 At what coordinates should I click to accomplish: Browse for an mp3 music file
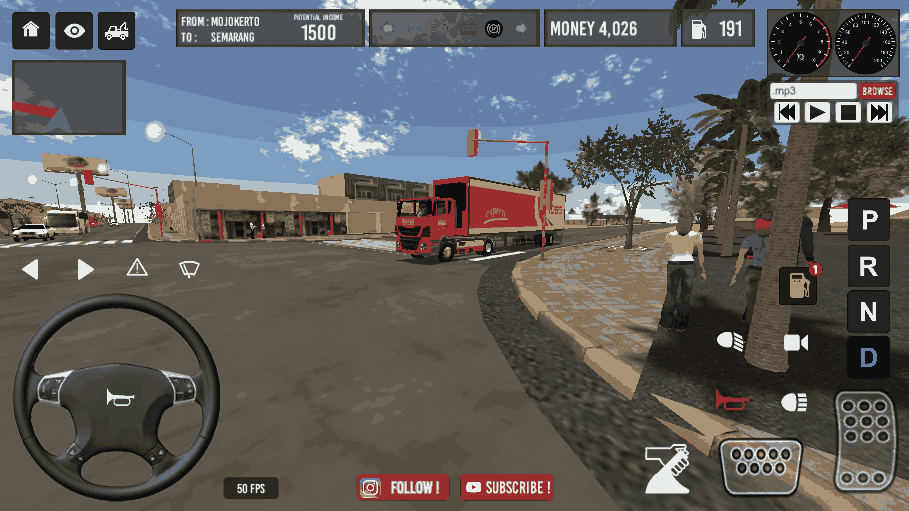(877, 90)
